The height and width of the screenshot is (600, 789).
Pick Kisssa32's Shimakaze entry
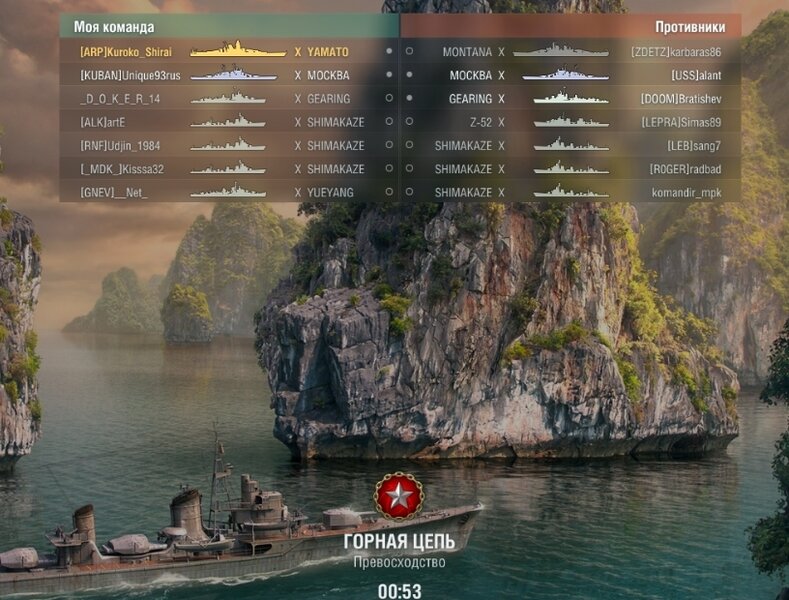228,169
